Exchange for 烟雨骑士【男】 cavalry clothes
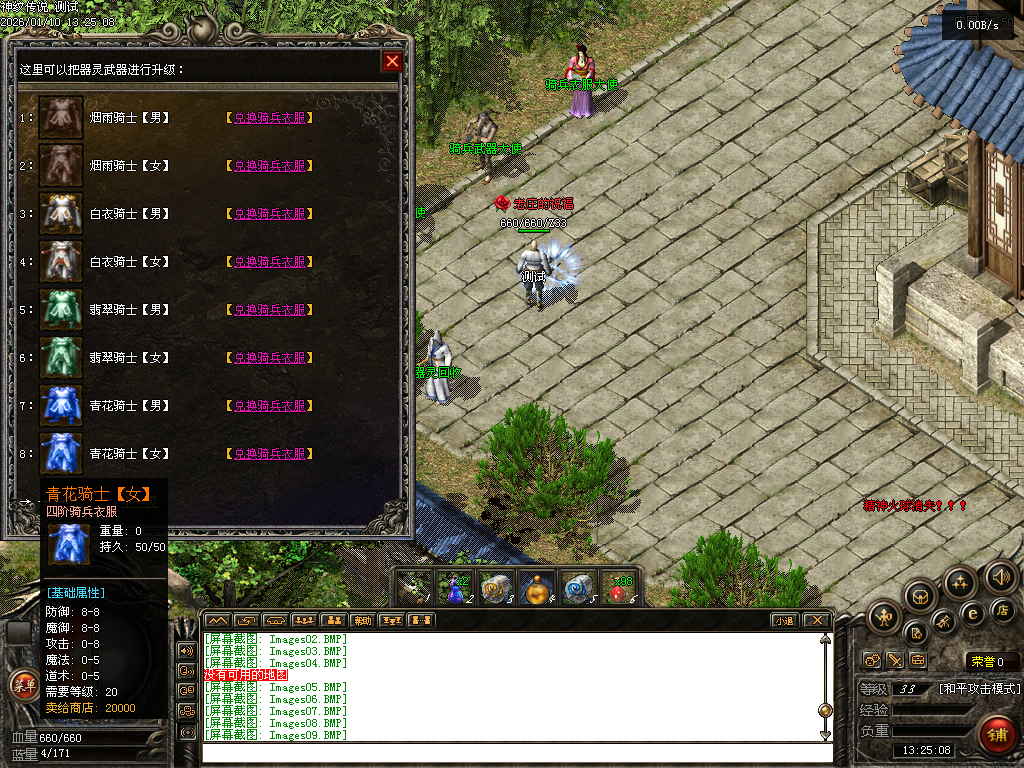 270,118
